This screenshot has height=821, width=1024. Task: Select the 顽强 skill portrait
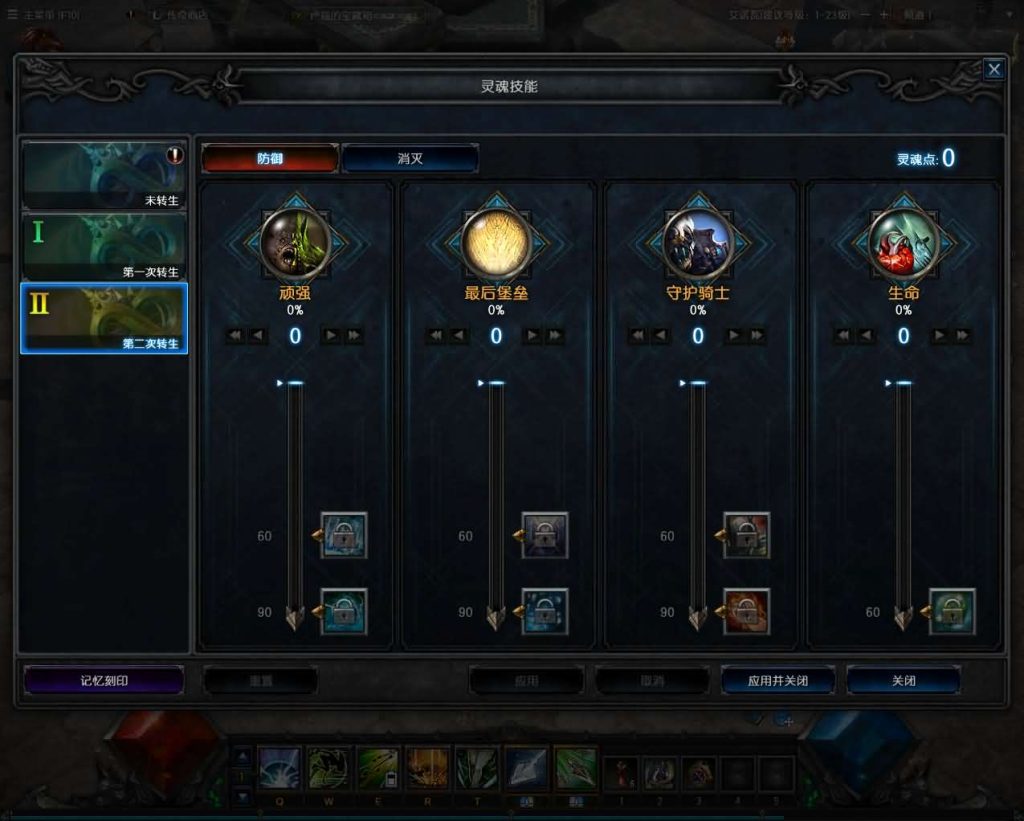point(295,243)
